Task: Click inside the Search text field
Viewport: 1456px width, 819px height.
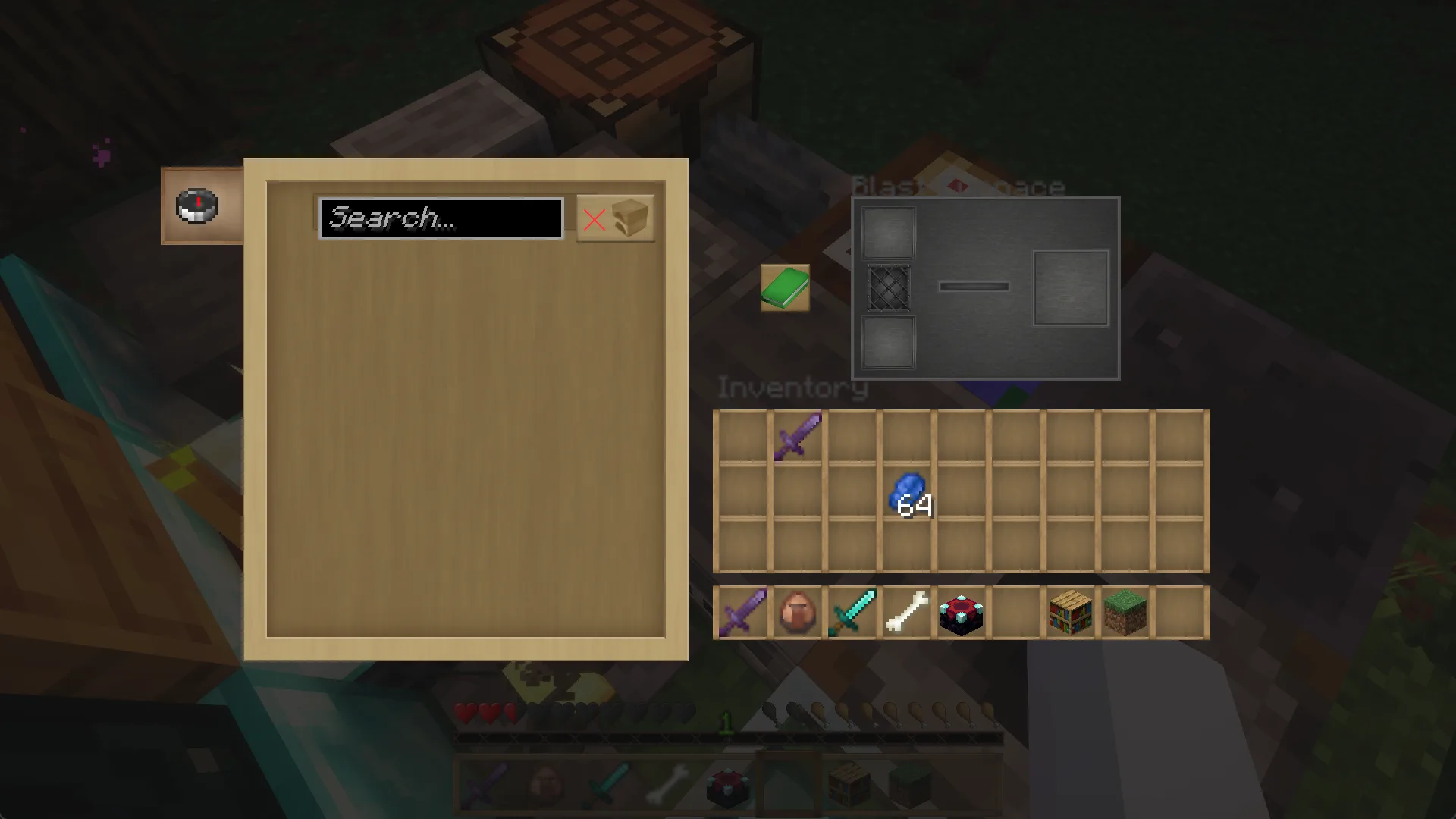Action: point(441,218)
